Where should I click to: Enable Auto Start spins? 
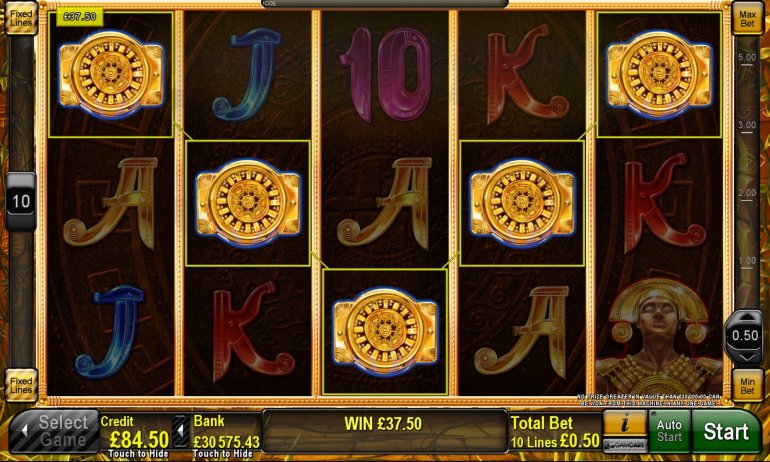[668, 431]
